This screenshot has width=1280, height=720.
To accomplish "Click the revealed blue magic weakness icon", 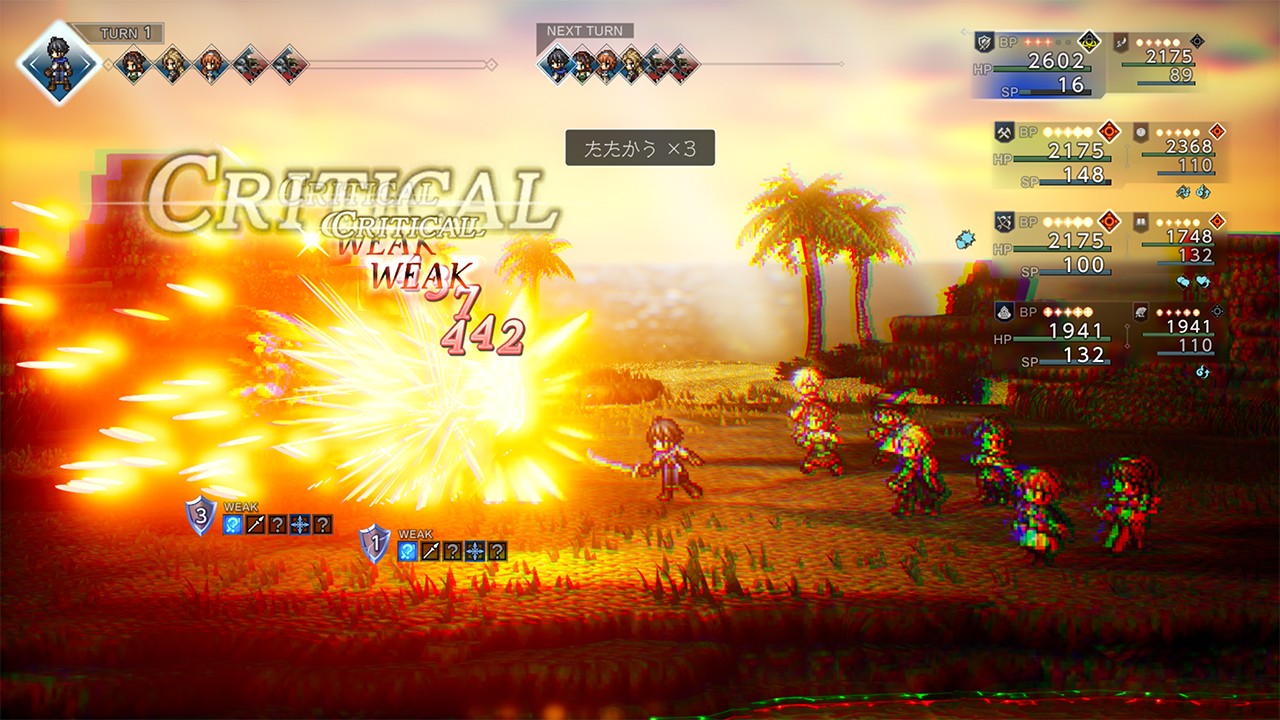I will tap(232, 524).
